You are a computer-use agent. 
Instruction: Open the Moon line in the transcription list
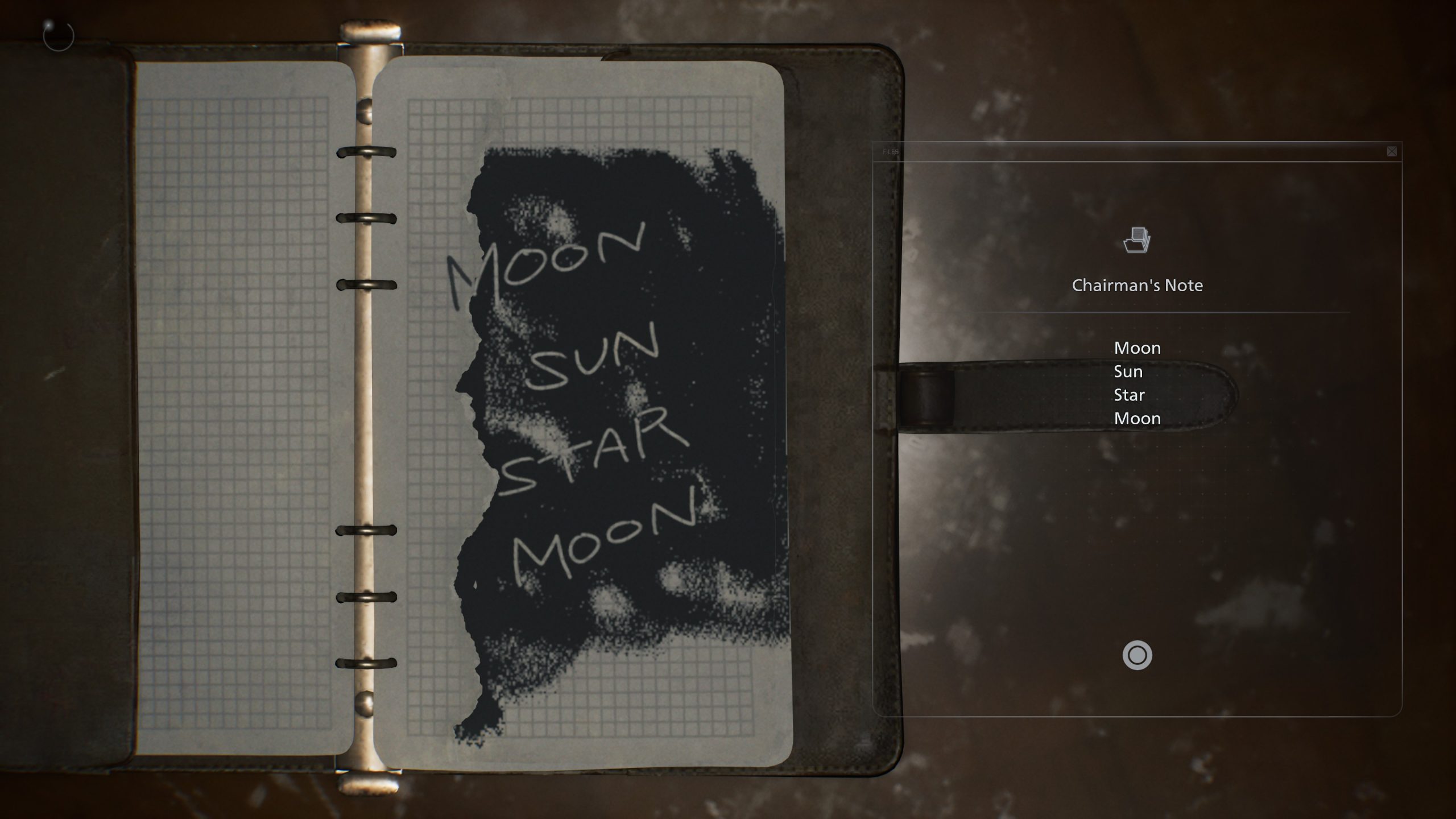pyautogui.click(x=1136, y=348)
